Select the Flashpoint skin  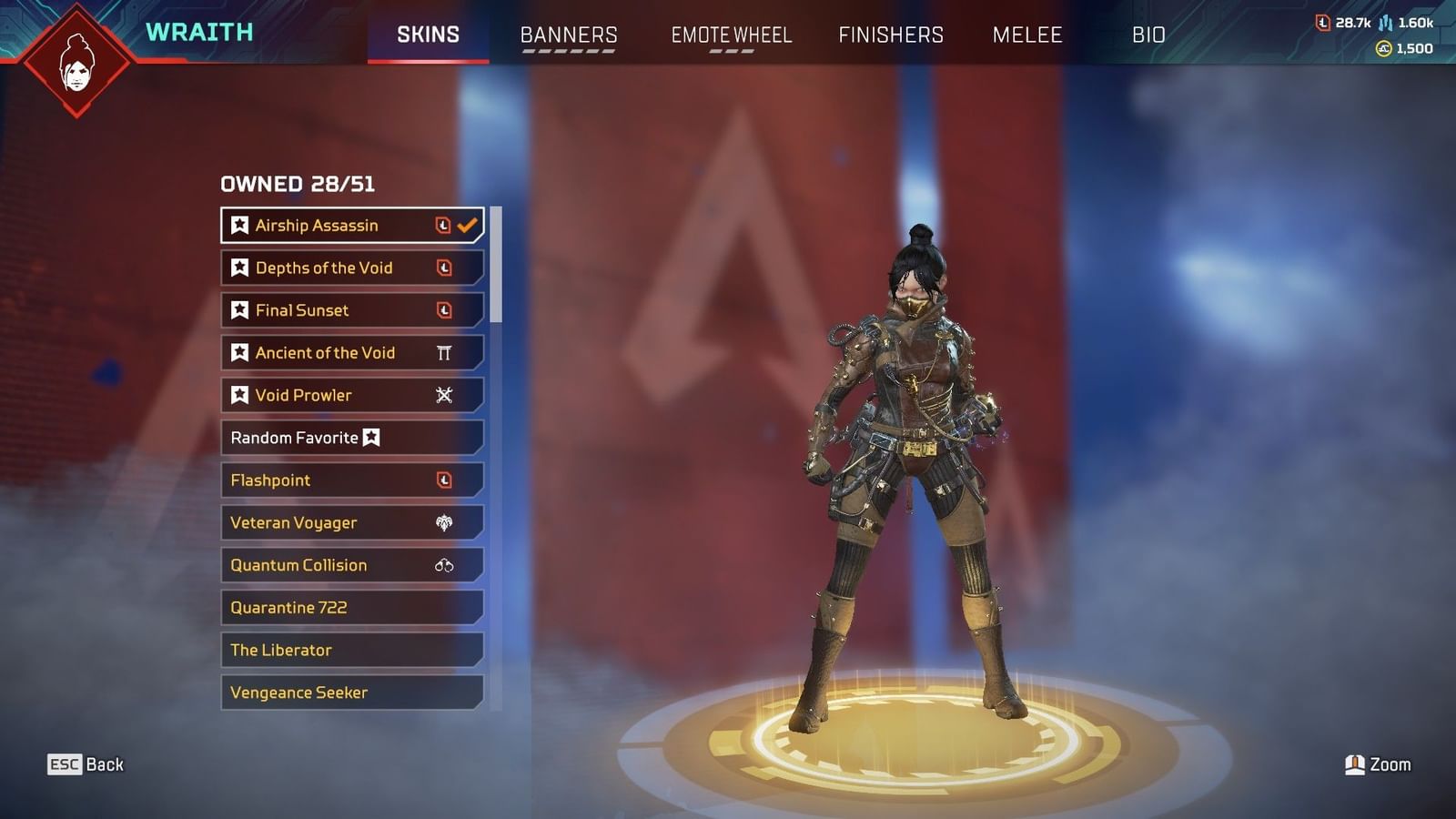pyautogui.click(x=318, y=480)
